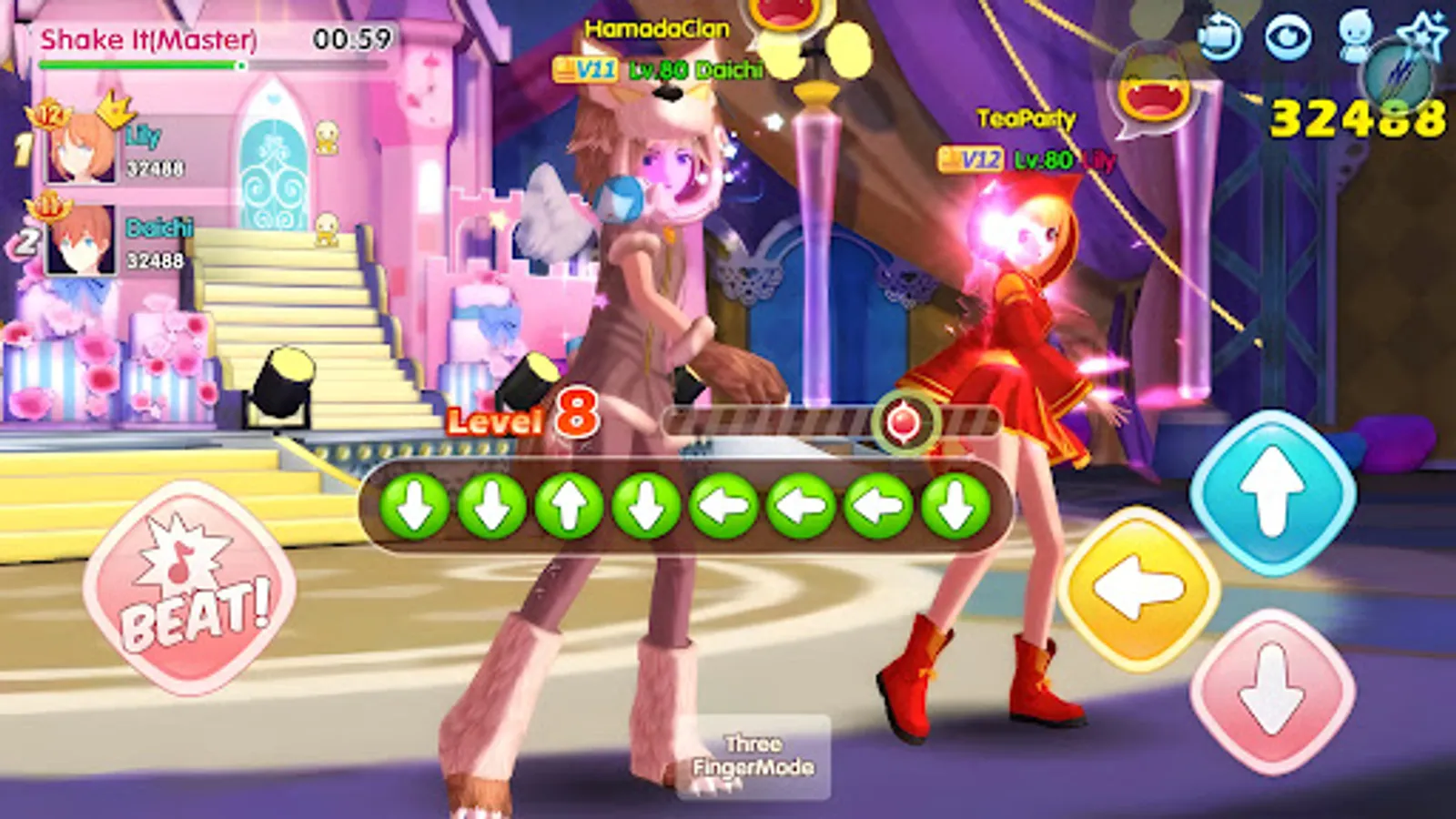Click the TeaParty player nameplate
Viewport: 1456px width, 819px height.
[1028, 116]
